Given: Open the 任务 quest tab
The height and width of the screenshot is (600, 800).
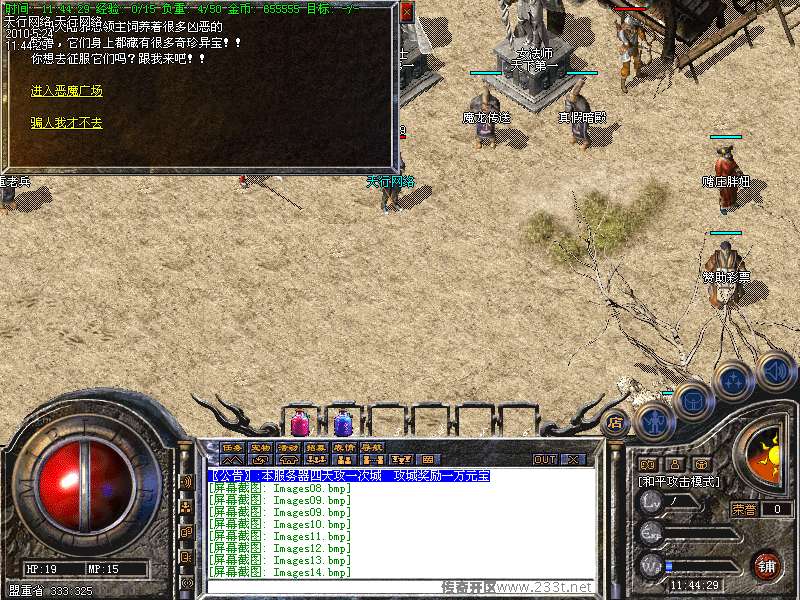Looking at the screenshot, I should tap(232, 447).
